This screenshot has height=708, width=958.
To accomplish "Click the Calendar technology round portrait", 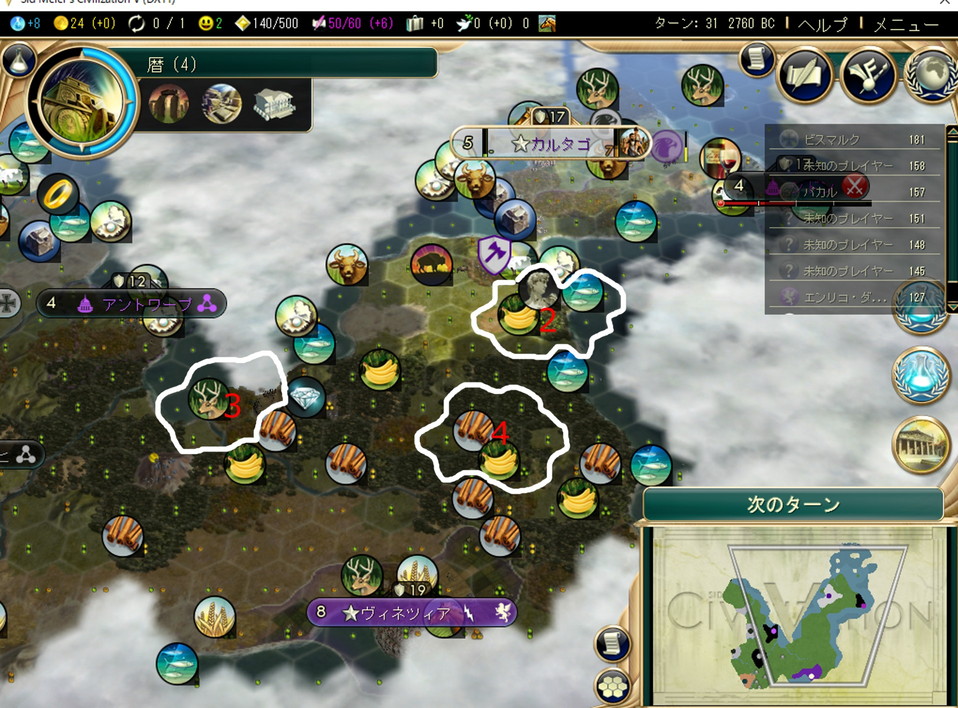I will [x=82, y=98].
